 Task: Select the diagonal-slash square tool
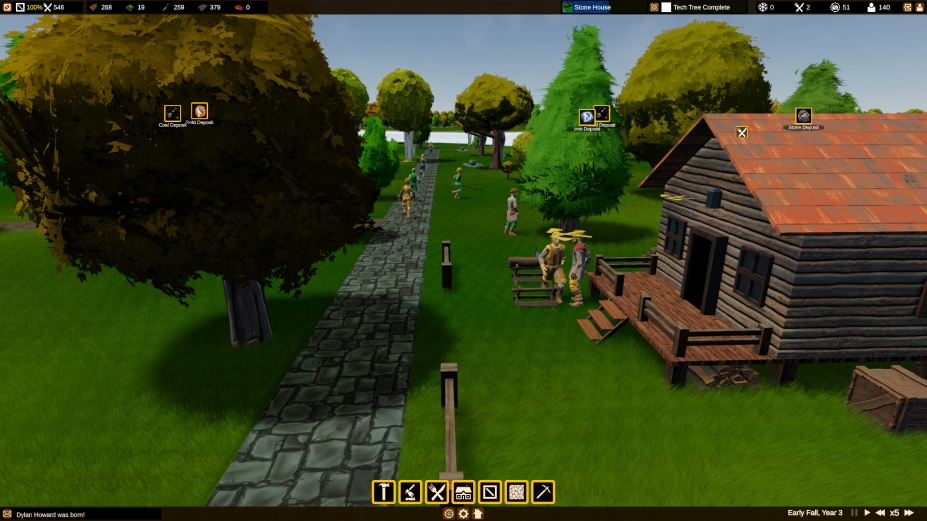[490, 492]
